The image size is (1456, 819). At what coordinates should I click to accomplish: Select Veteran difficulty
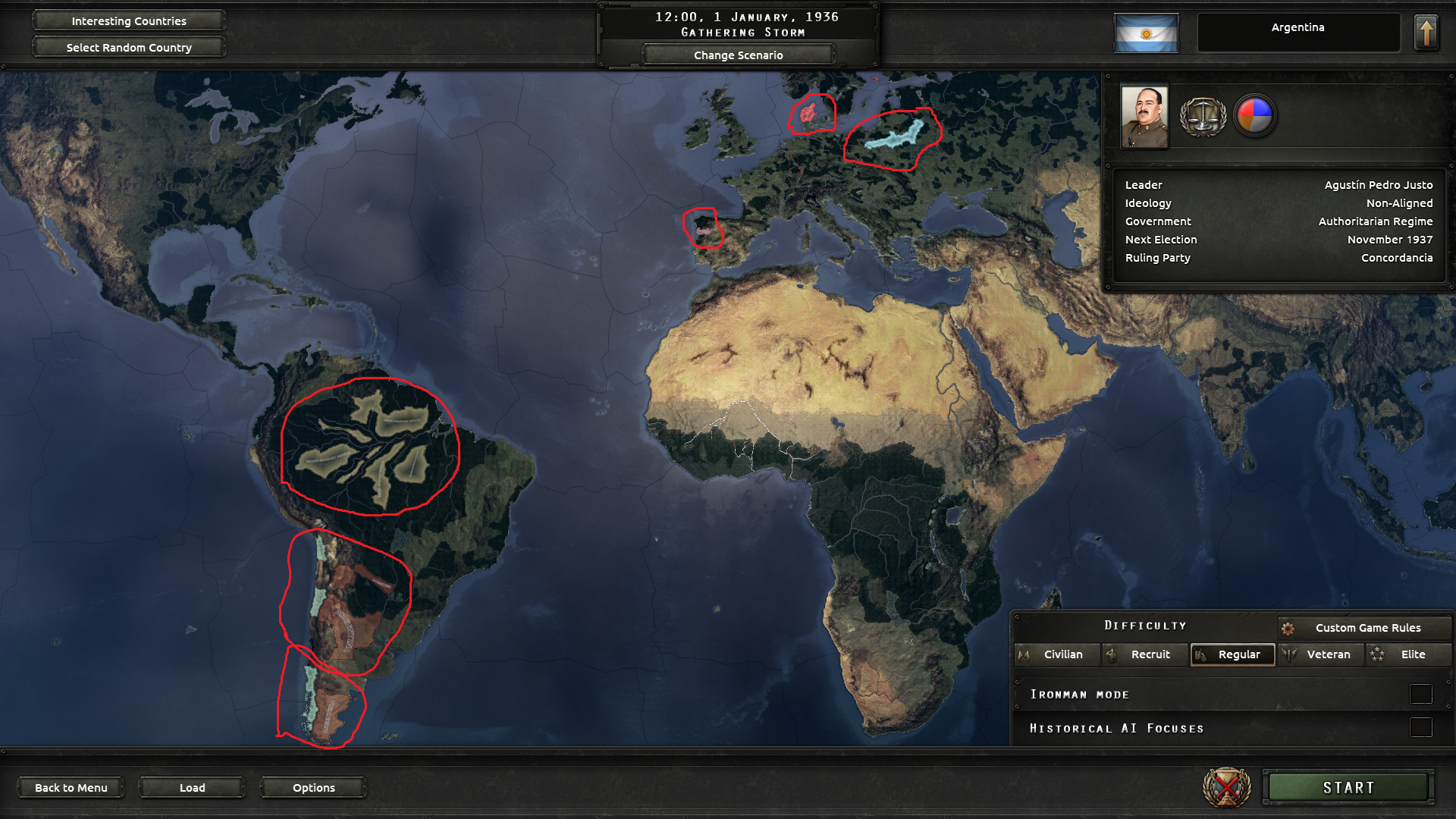(1322, 654)
